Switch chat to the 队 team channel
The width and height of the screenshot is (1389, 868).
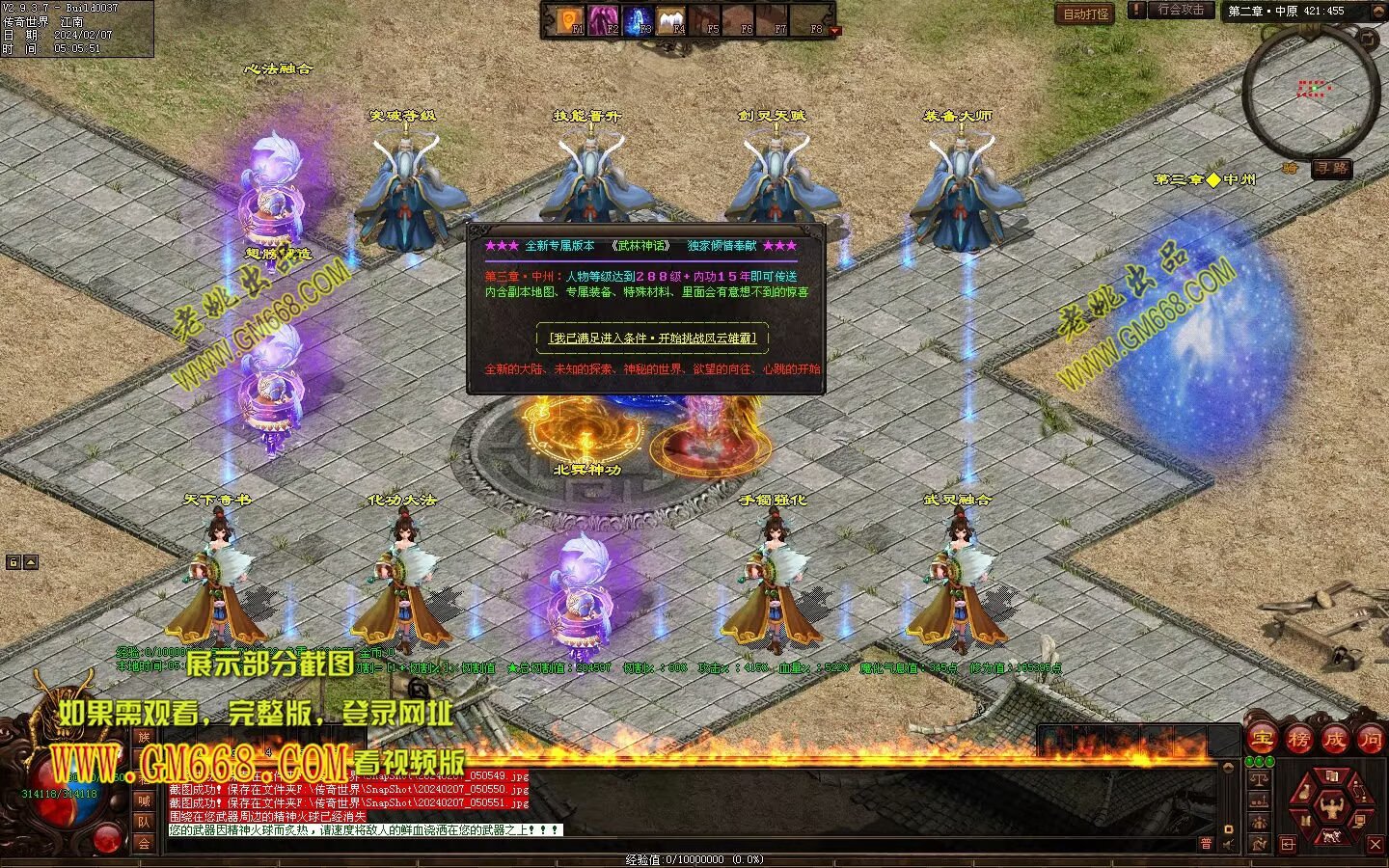tap(144, 822)
